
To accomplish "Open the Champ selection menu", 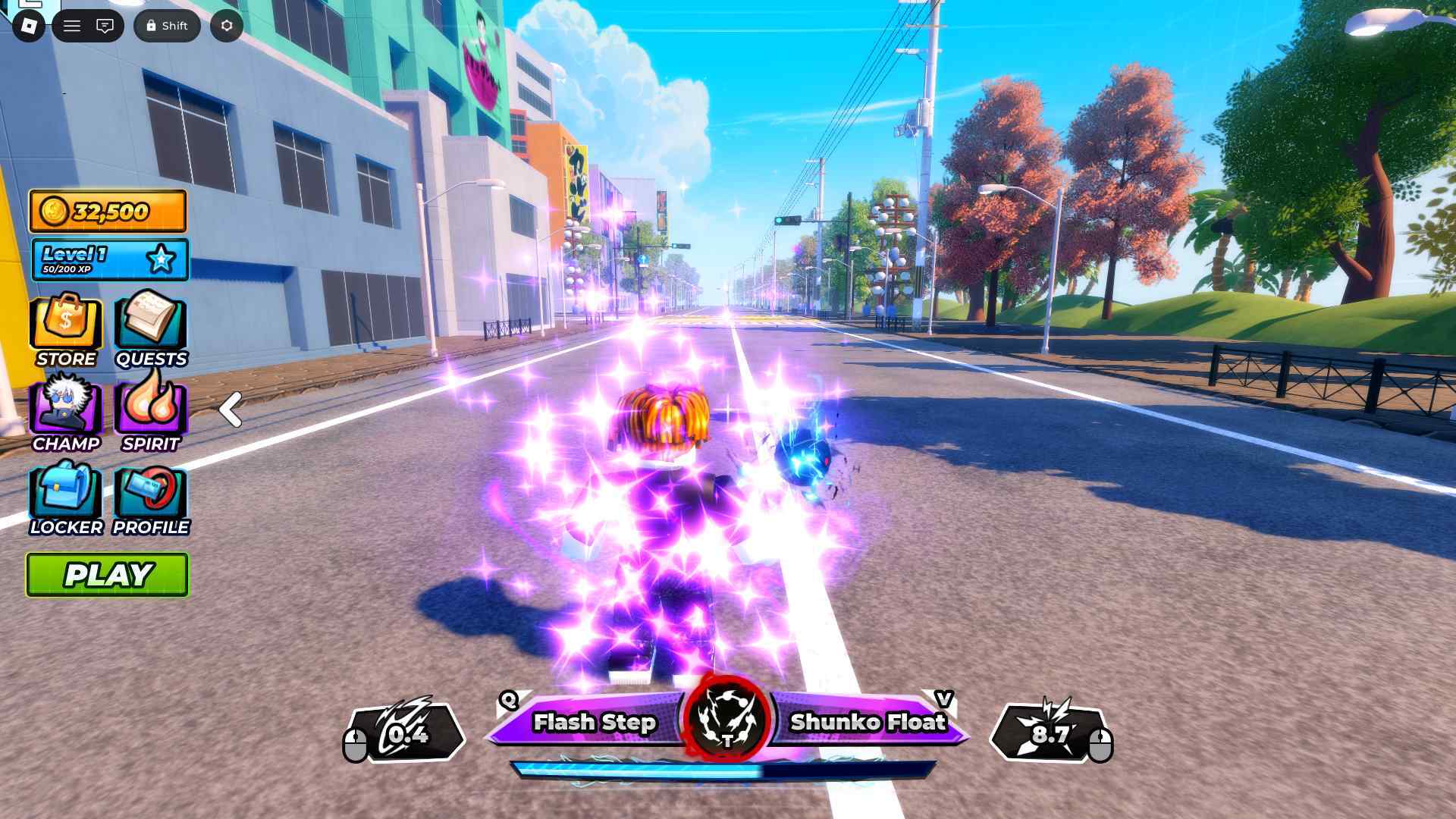I will pyautogui.click(x=66, y=414).
